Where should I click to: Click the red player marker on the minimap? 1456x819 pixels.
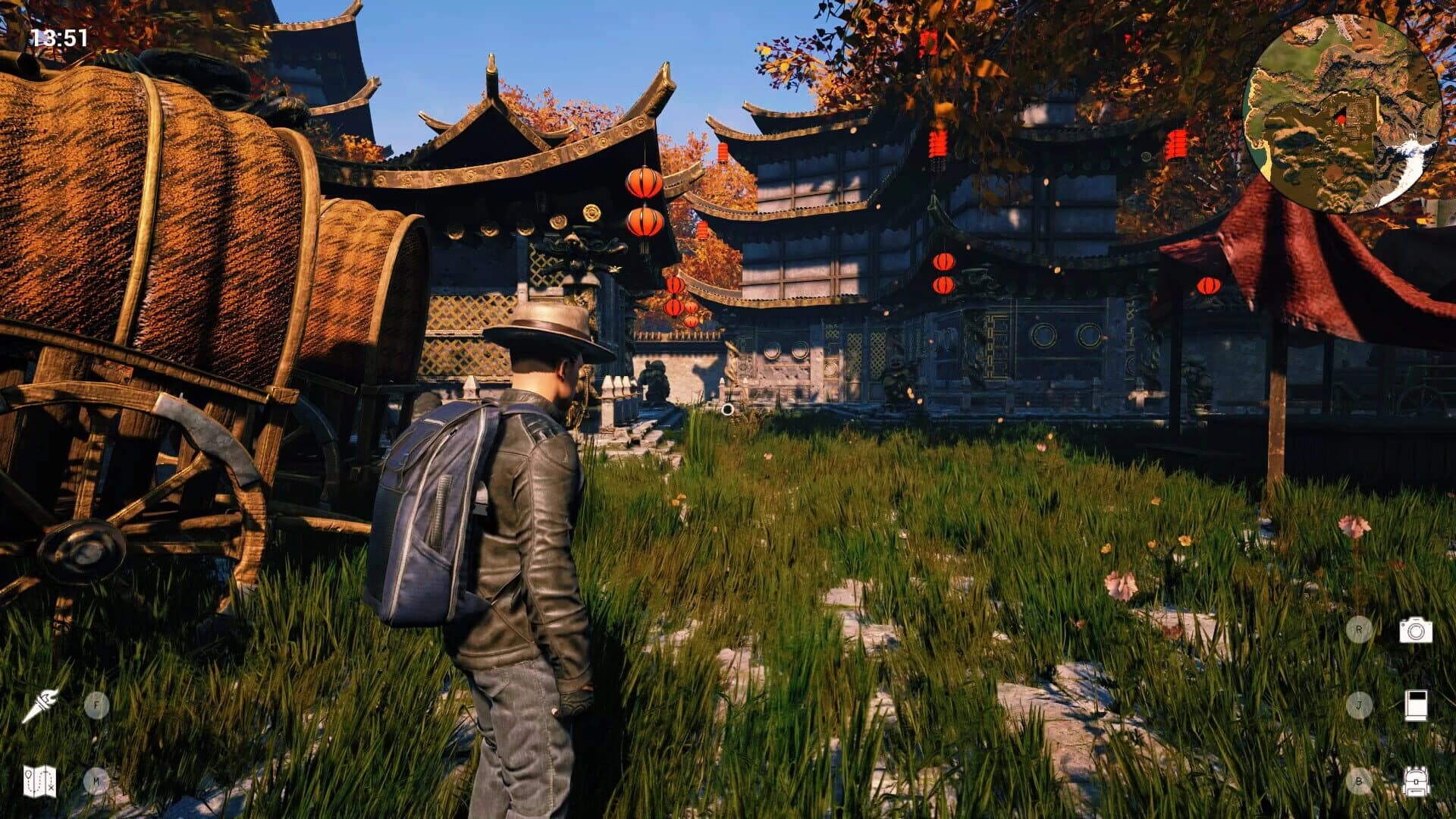point(1341,119)
